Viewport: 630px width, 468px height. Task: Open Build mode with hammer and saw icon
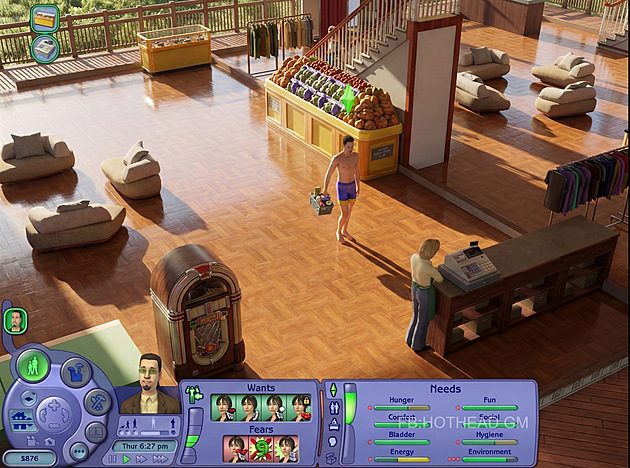97,402
